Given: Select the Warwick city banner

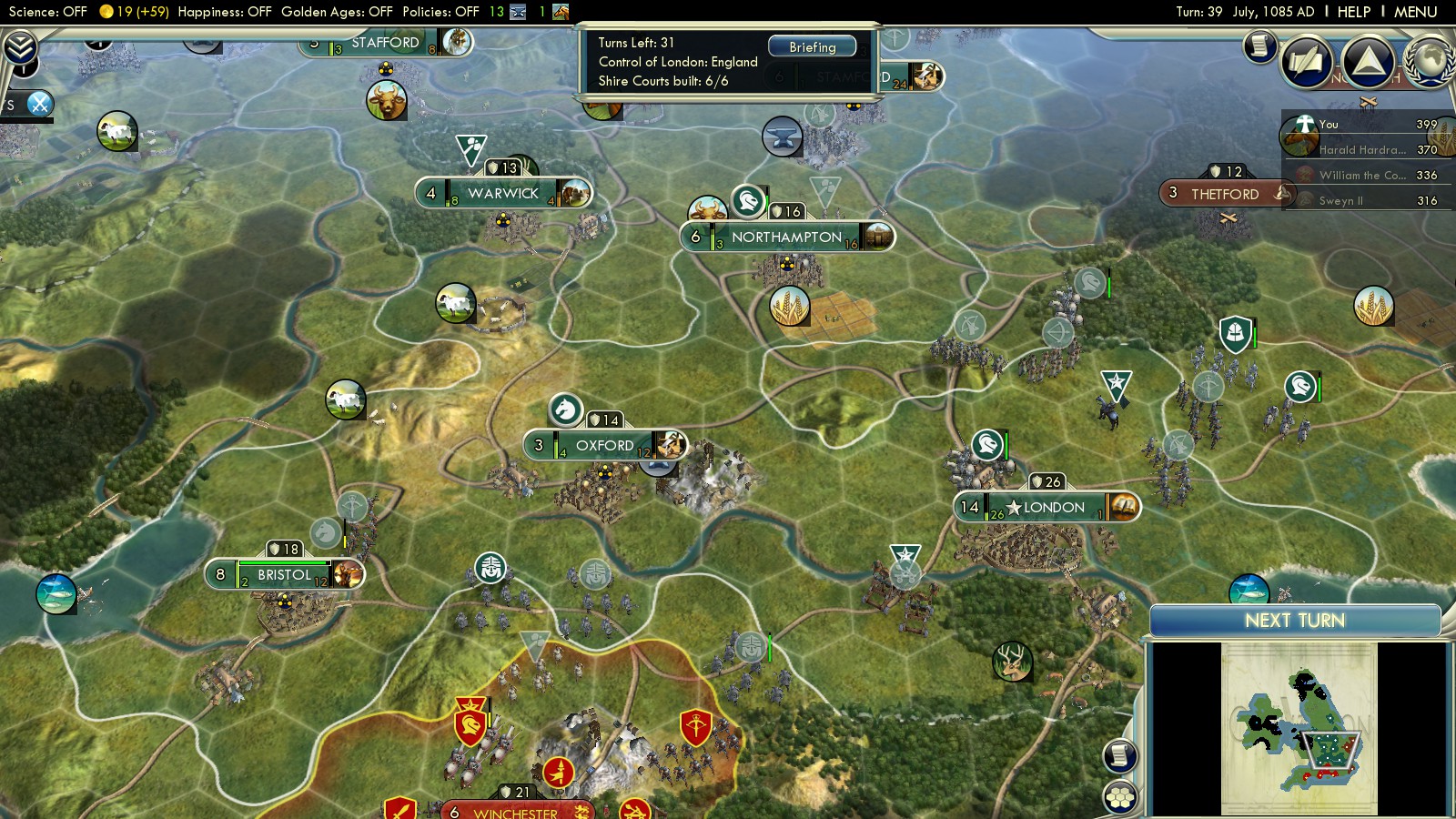Looking at the screenshot, I should 503,194.
